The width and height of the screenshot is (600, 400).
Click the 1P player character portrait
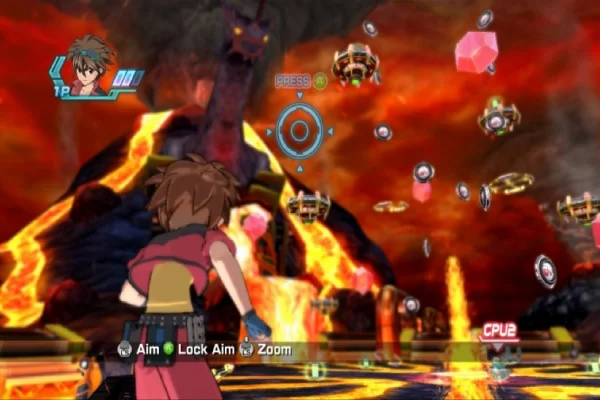pyautogui.click(x=89, y=67)
